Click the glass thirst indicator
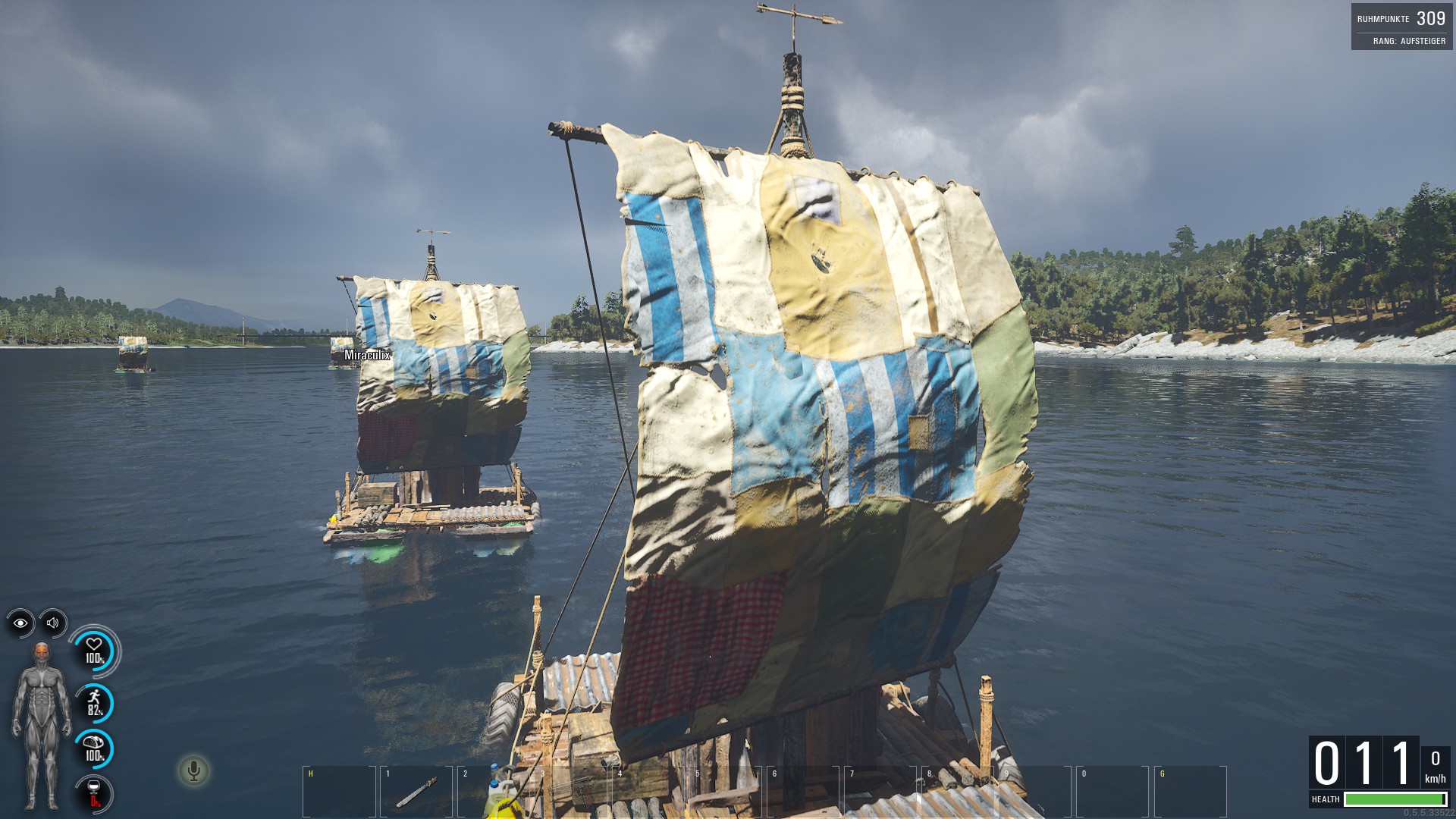 (x=94, y=793)
